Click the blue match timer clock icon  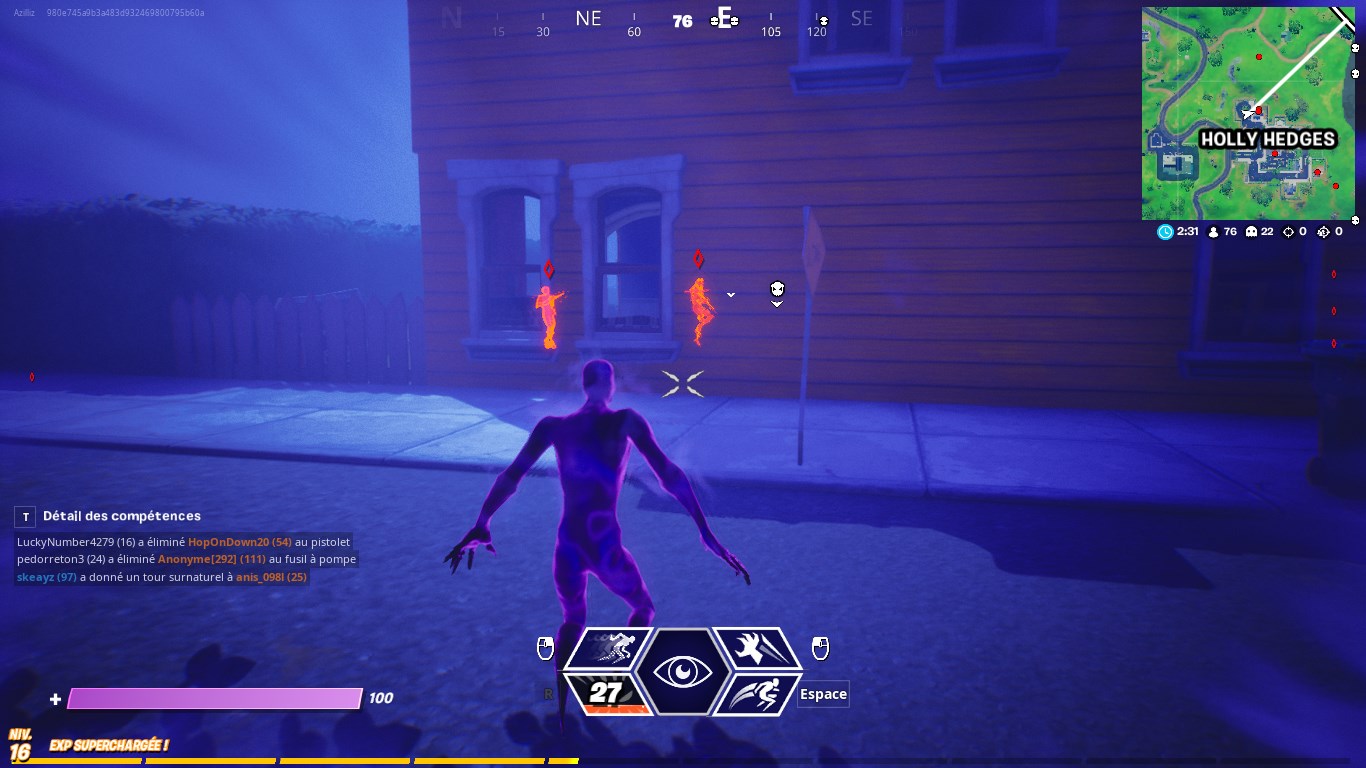pos(1166,231)
